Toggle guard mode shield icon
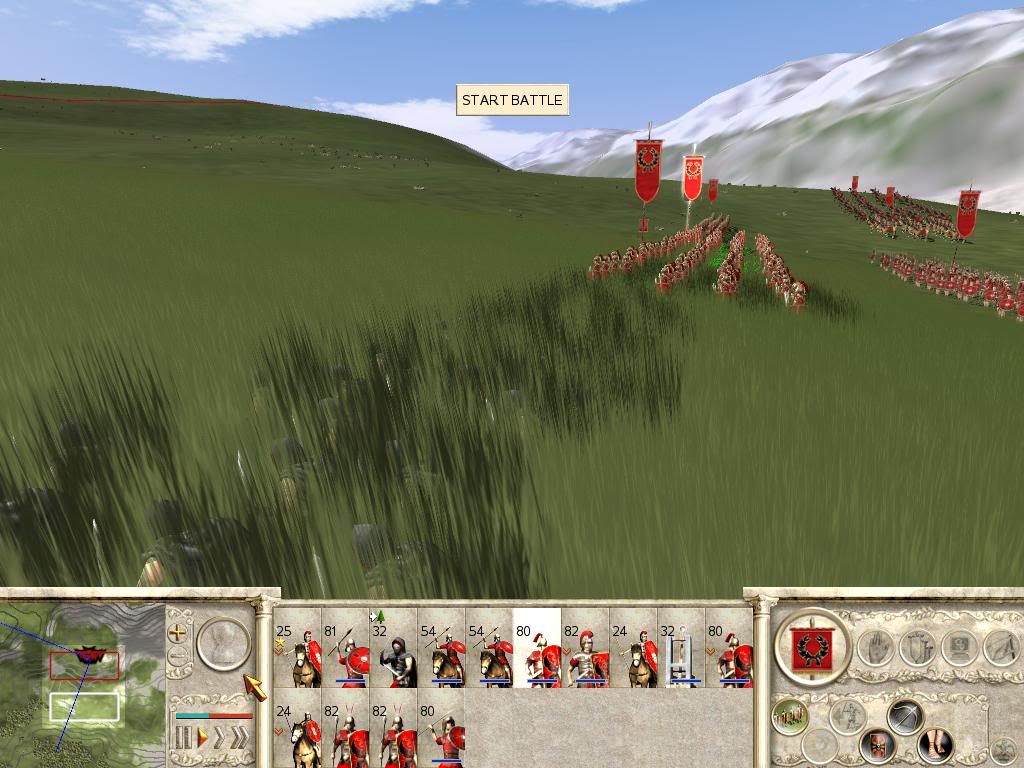Viewport: 1024px width, 768px height. pyautogui.click(x=877, y=744)
